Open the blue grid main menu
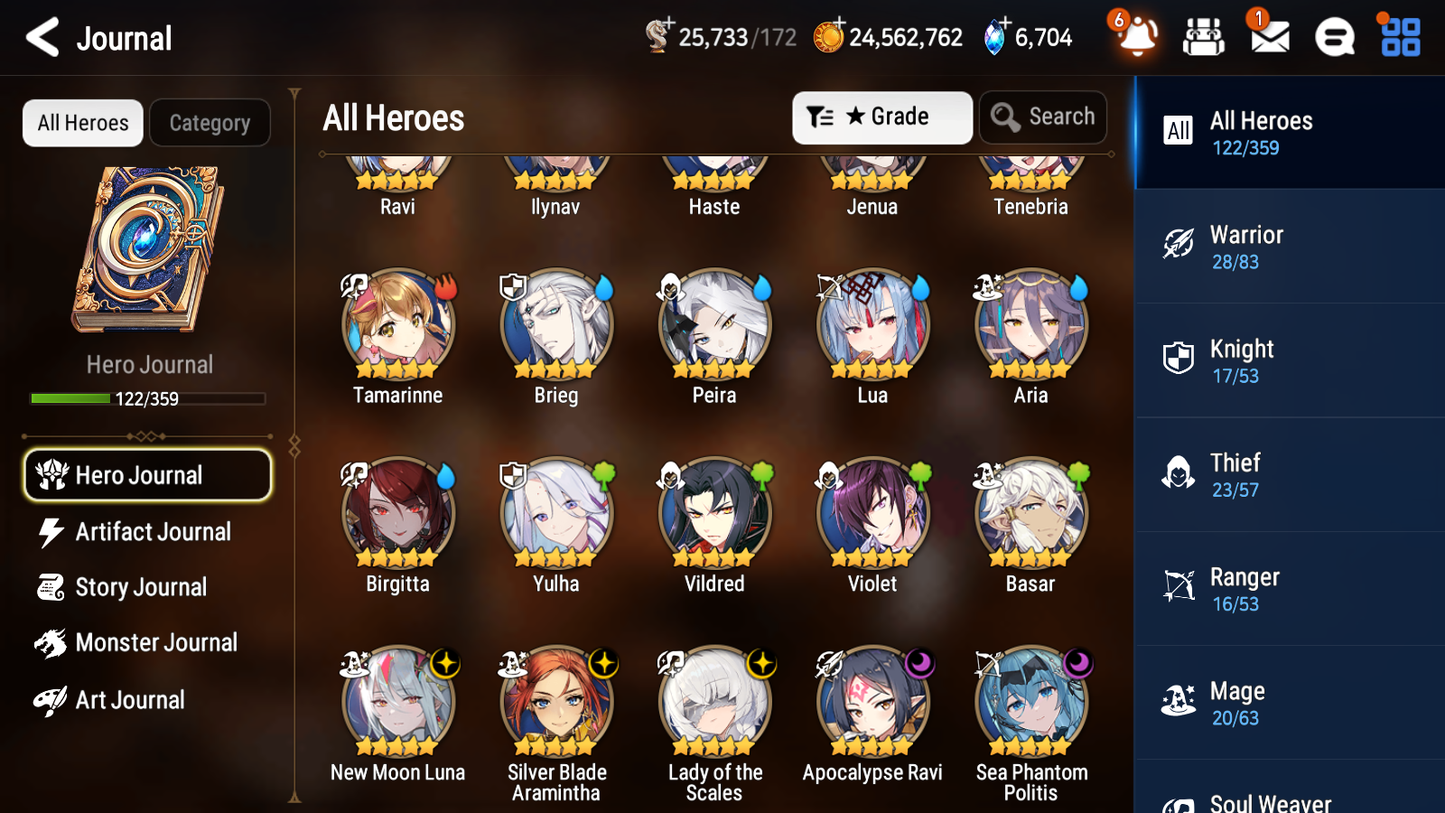The height and width of the screenshot is (813, 1445). (1400, 37)
